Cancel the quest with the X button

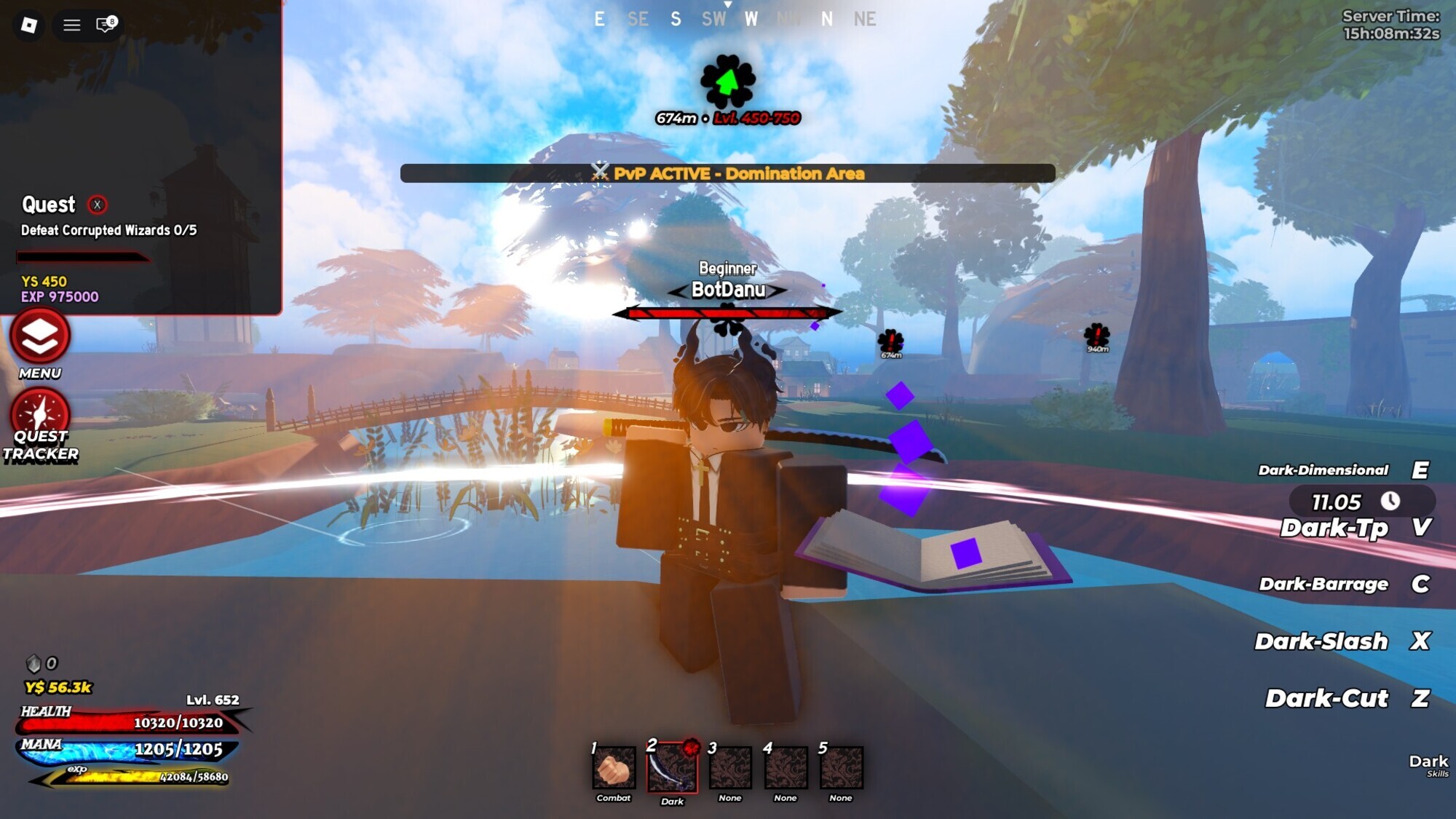pos(97,205)
